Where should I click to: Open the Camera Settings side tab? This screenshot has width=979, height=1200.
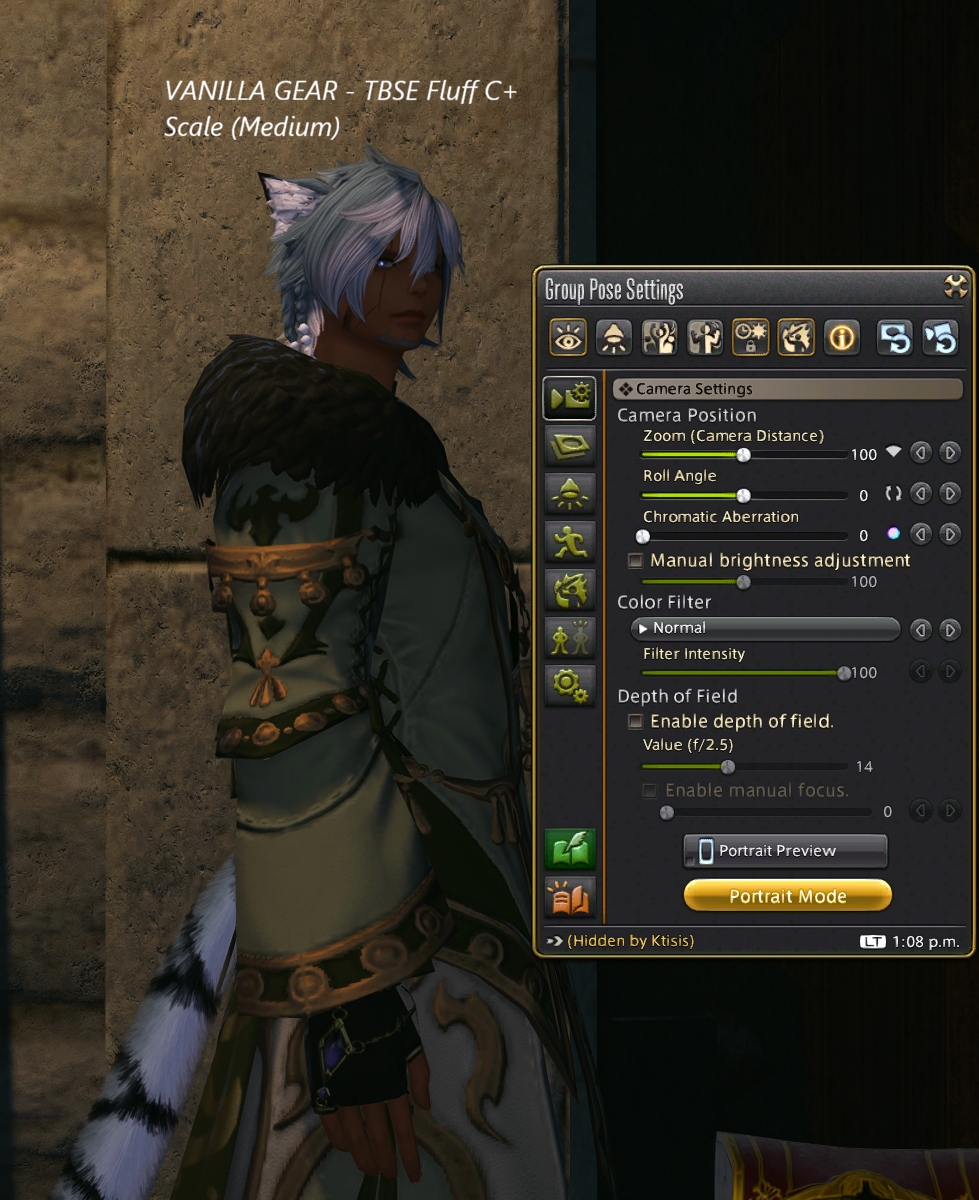coord(570,397)
